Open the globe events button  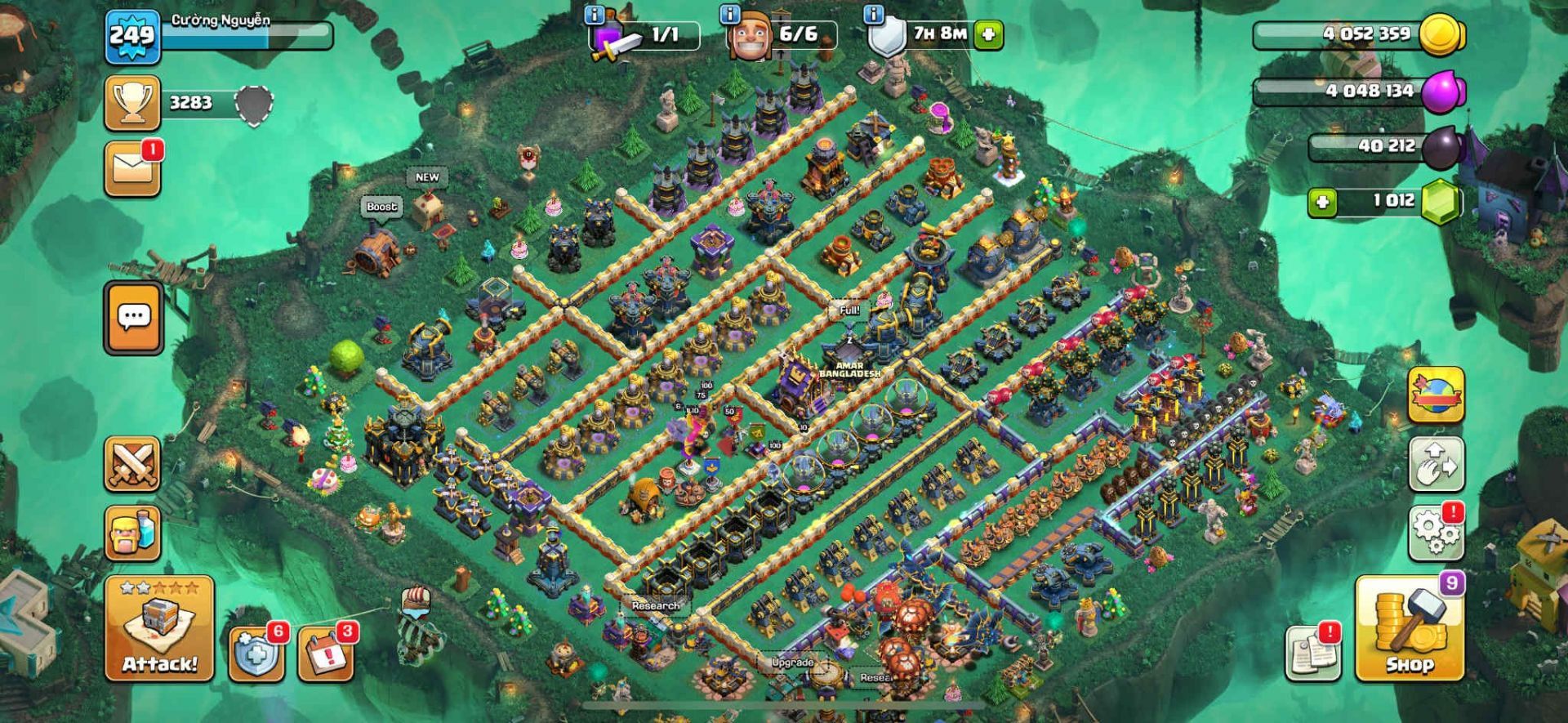coord(1436,395)
